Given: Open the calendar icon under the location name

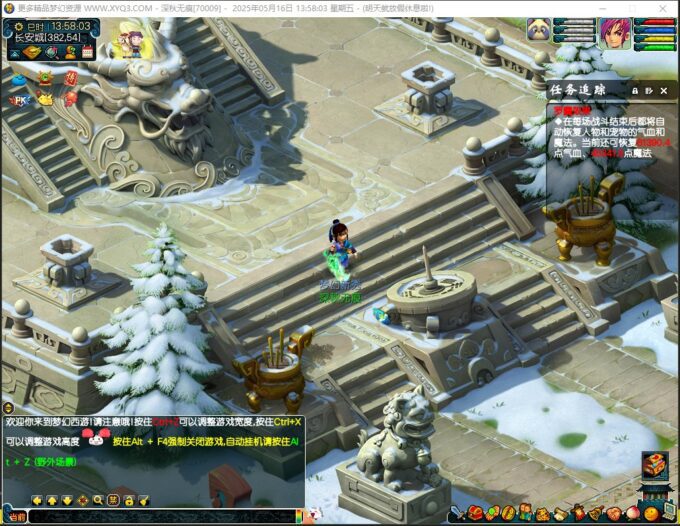Looking at the screenshot, I should [87, 52].
